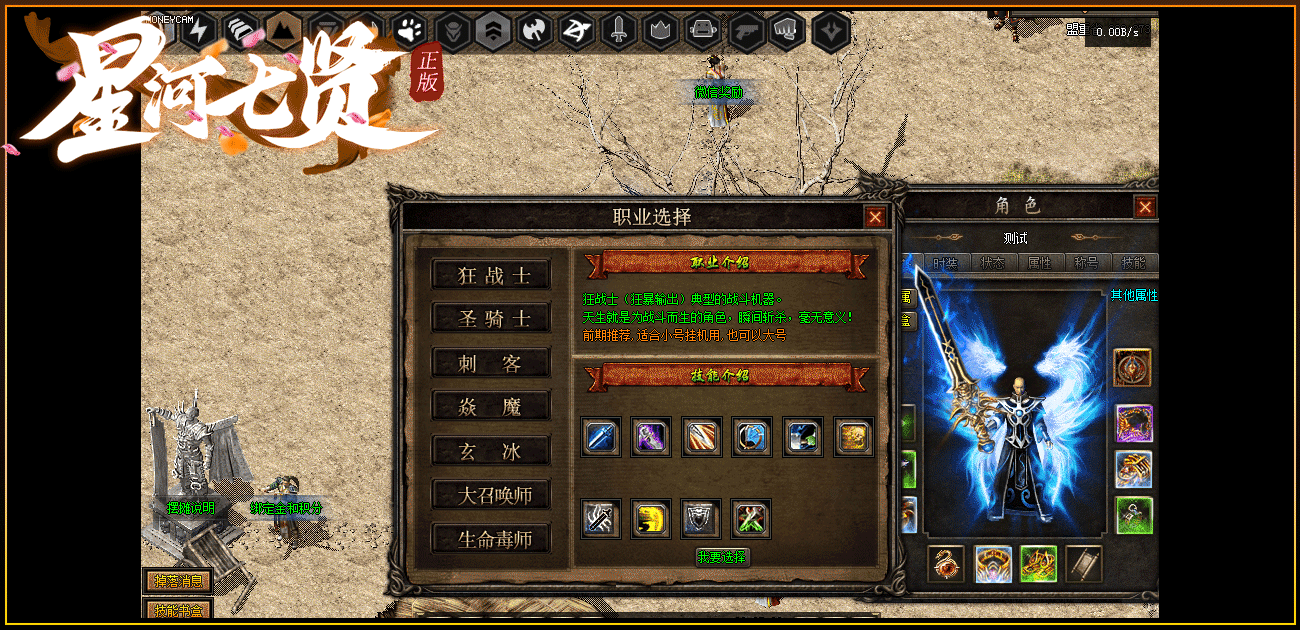Pick the 刺客 class

[x=491, y=363]
